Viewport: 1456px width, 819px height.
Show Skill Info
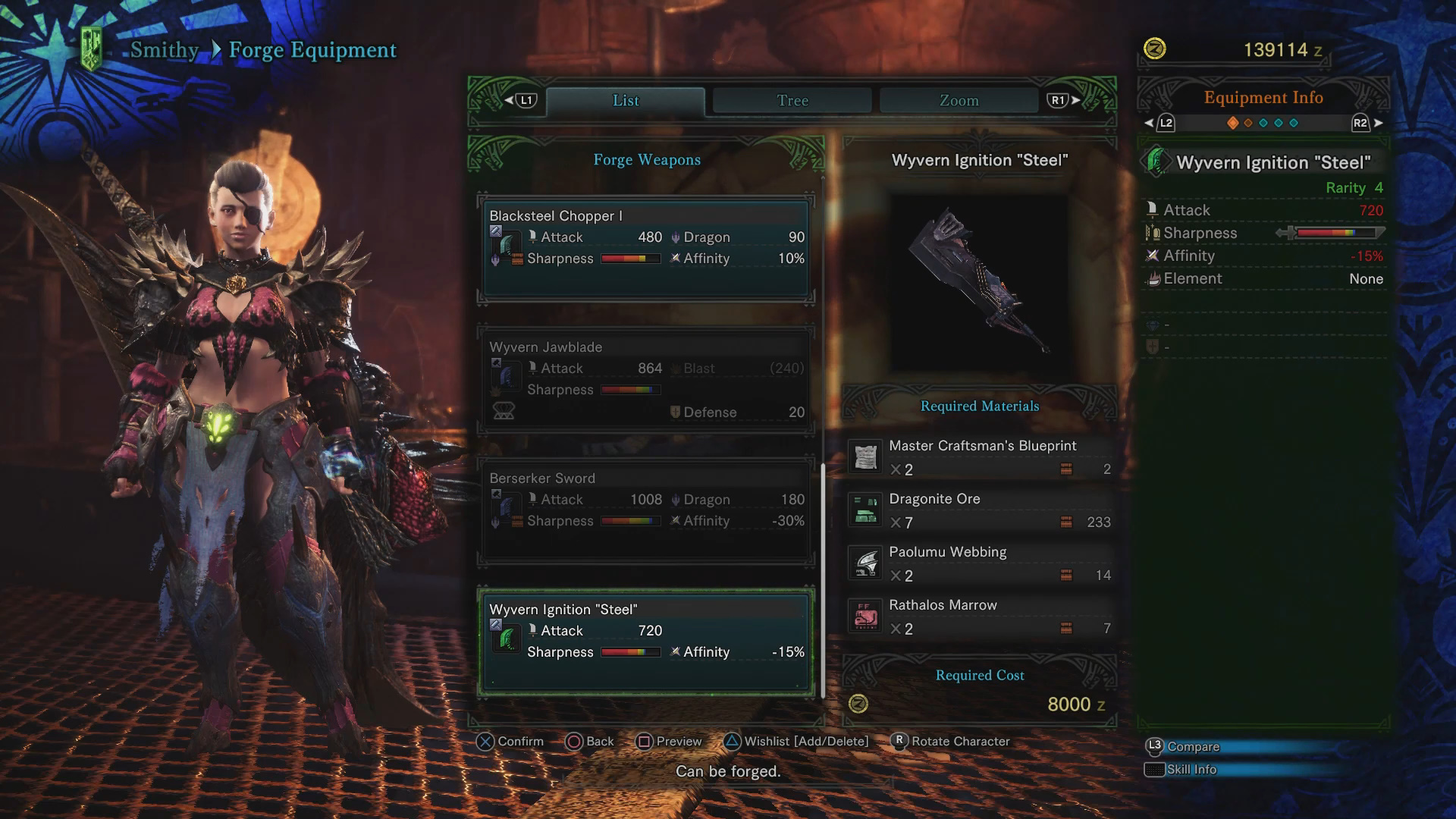click(1191, 770)
